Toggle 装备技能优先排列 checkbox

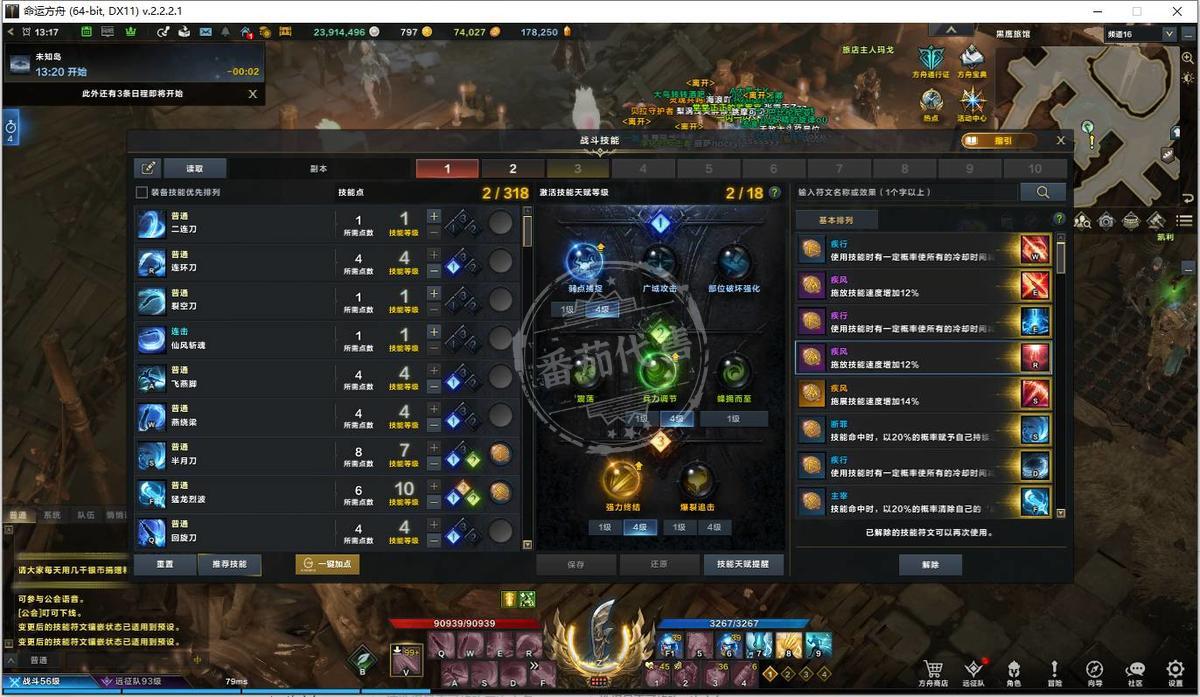[x=142, y=192]
